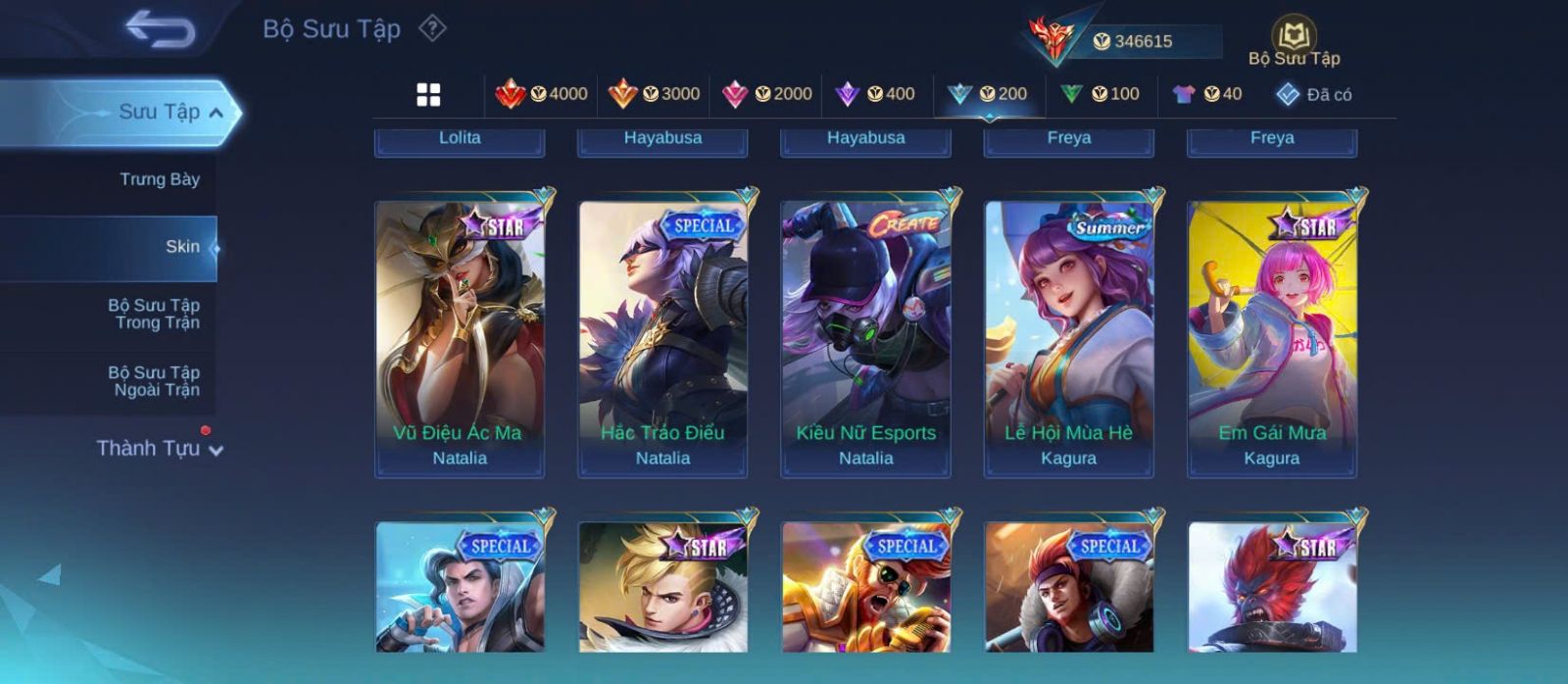The height and width of the screenshot is (684, 1568).
Task: Select Natalia's Vũ Điệu Ác Ma skin
Action: click(460, 338)
